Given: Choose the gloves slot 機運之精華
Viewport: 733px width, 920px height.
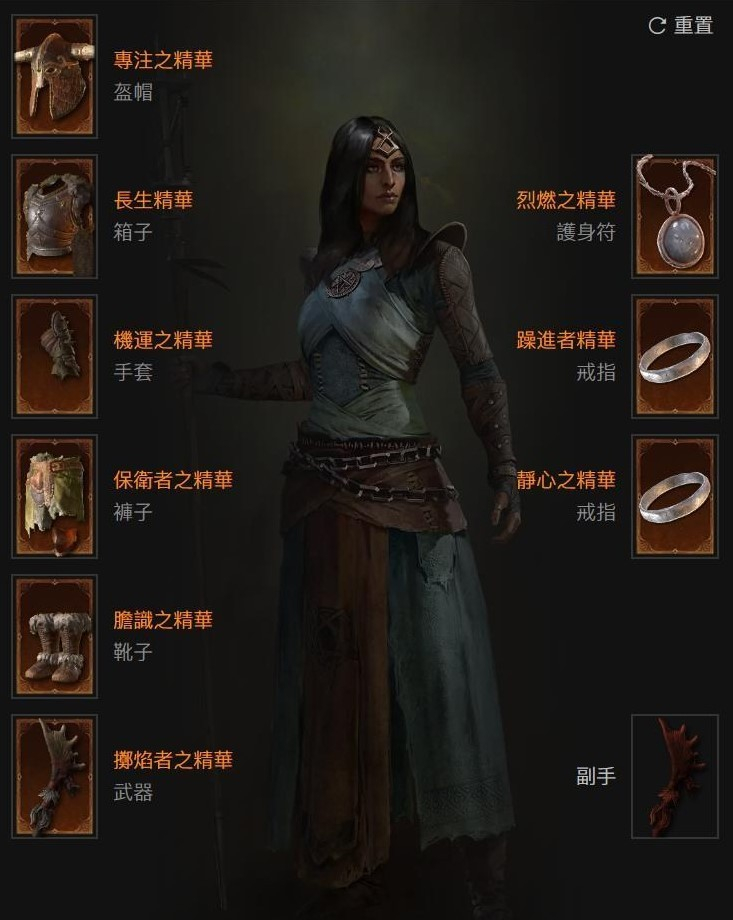Looking at the screenshot, I should coord(55,356).
